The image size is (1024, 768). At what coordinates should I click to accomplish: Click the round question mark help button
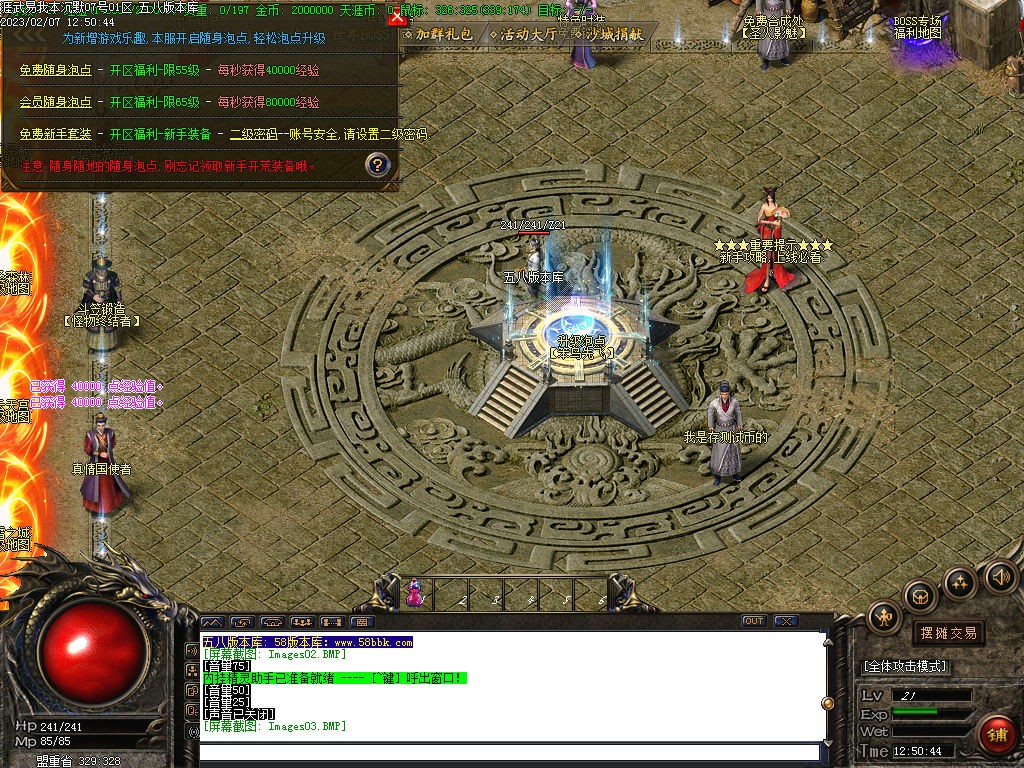click(x=377, y=164)
